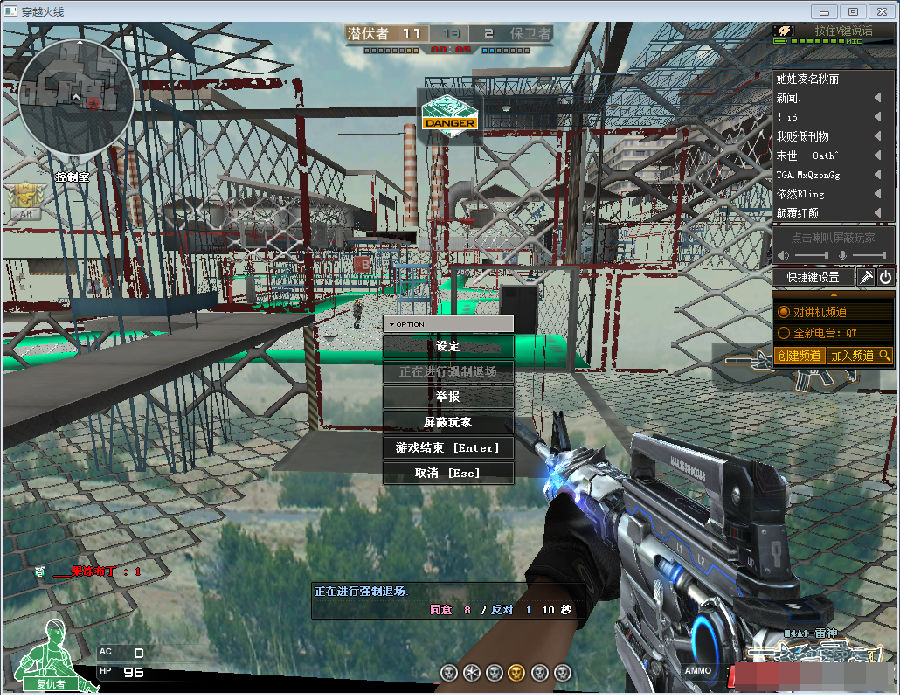Select 屏蔽玩家 menu entry
900x695 pixels.
point(448,422)
